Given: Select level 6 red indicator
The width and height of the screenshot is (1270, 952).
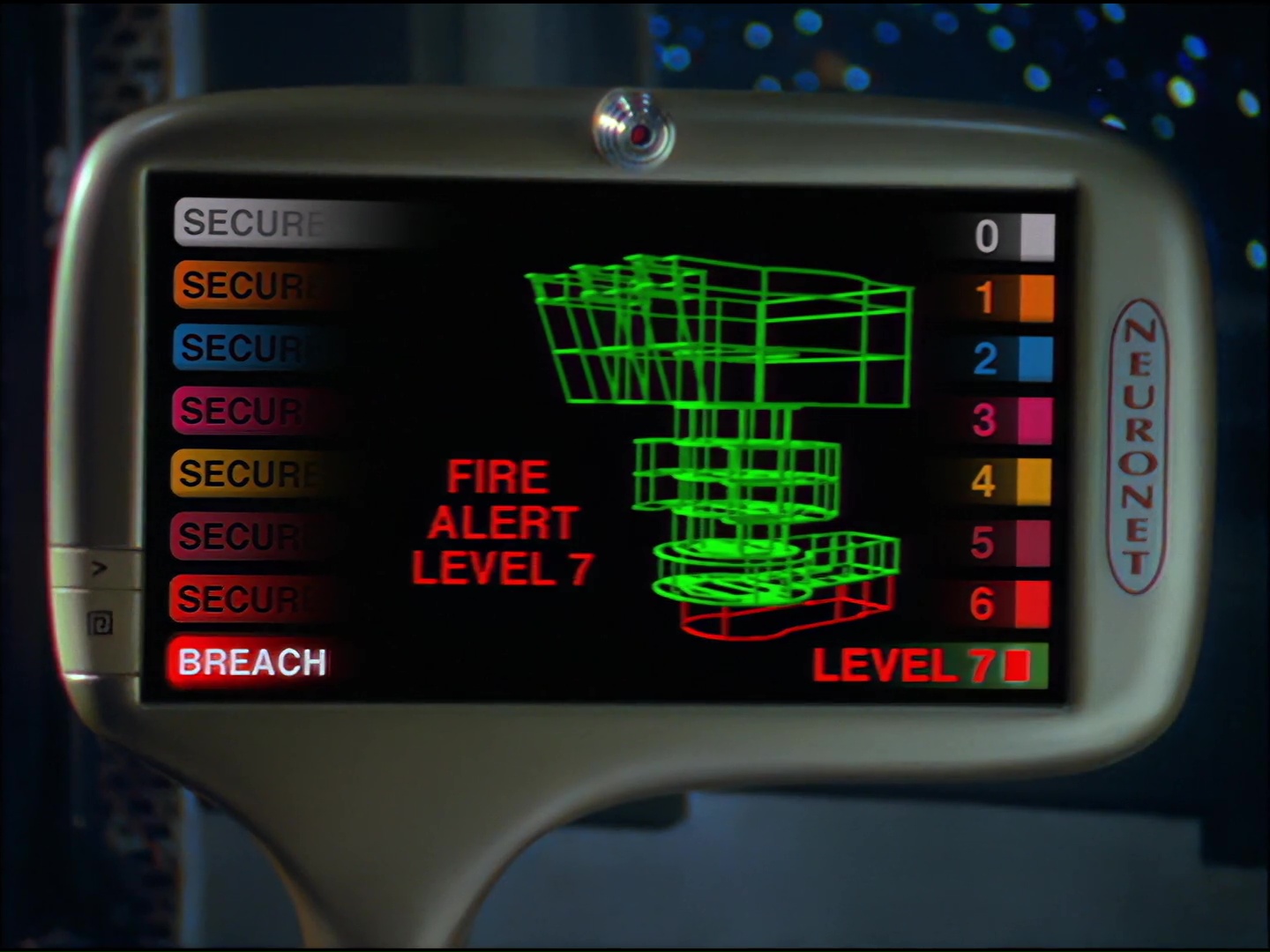Looking at the screenshot, I should [1033, 604].
